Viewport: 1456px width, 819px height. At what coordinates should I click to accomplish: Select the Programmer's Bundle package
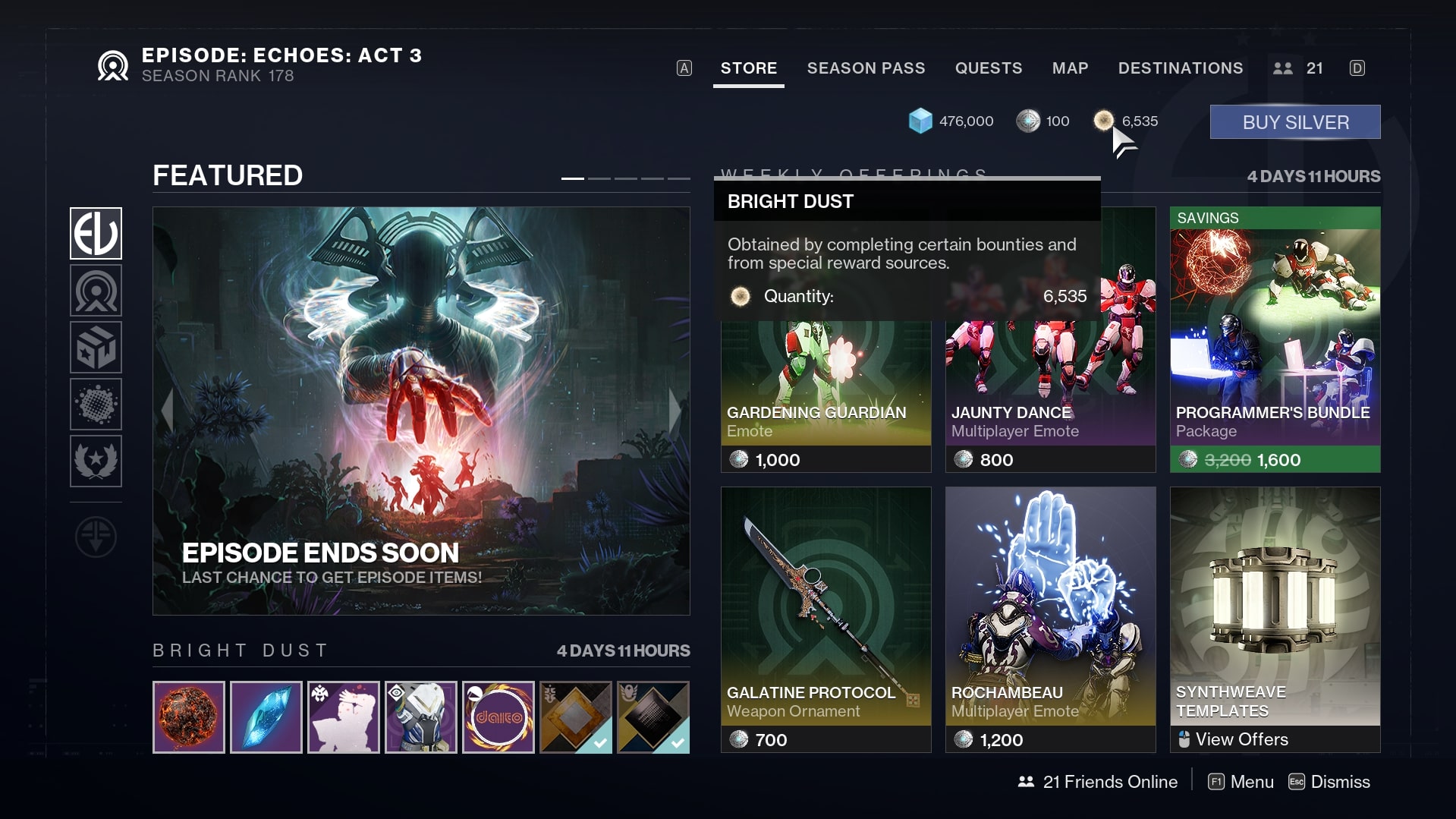pyautogui.click(x=1275, y=342)
